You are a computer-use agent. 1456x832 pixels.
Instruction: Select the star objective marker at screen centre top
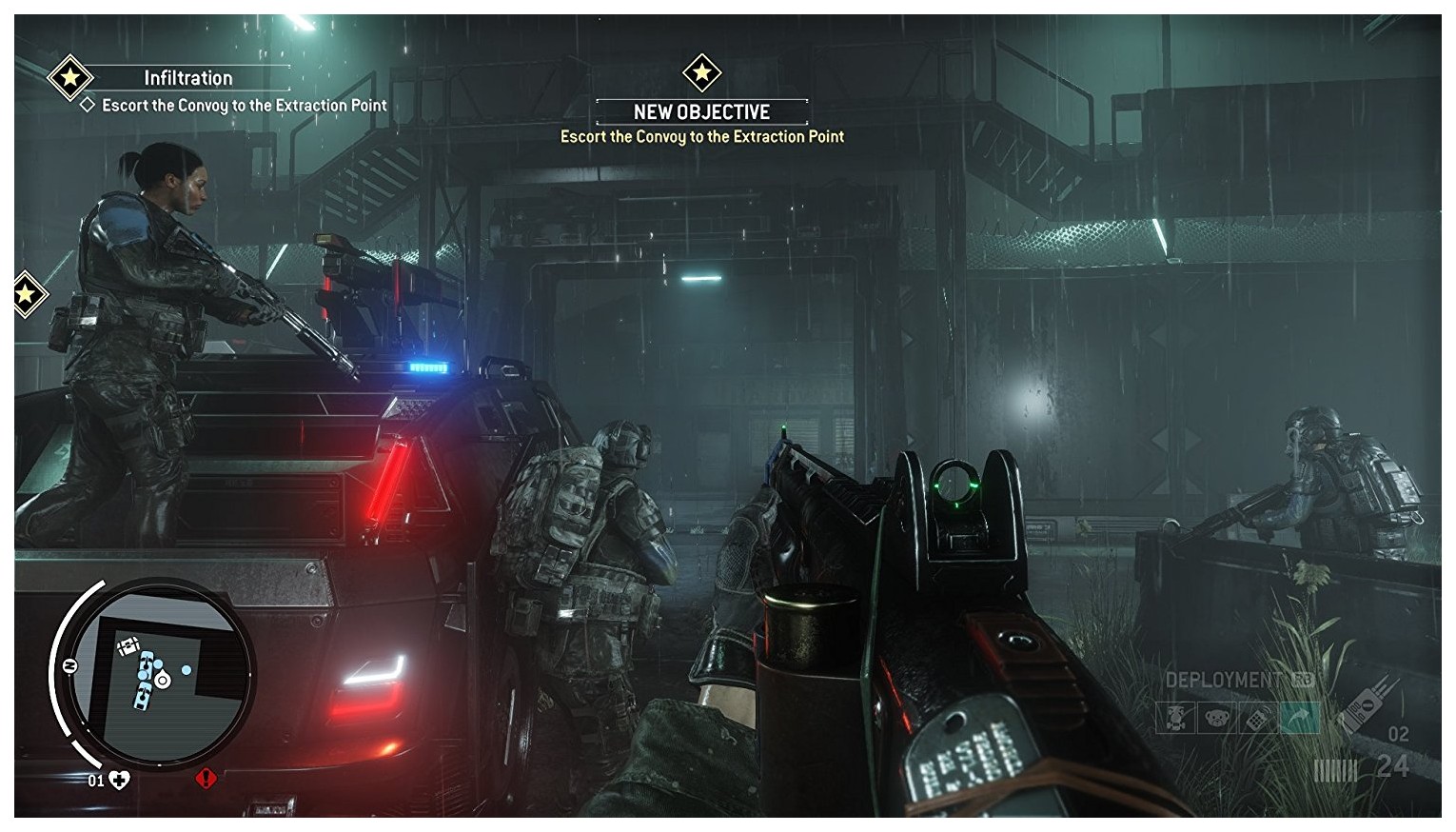click(x=702, y=72)
